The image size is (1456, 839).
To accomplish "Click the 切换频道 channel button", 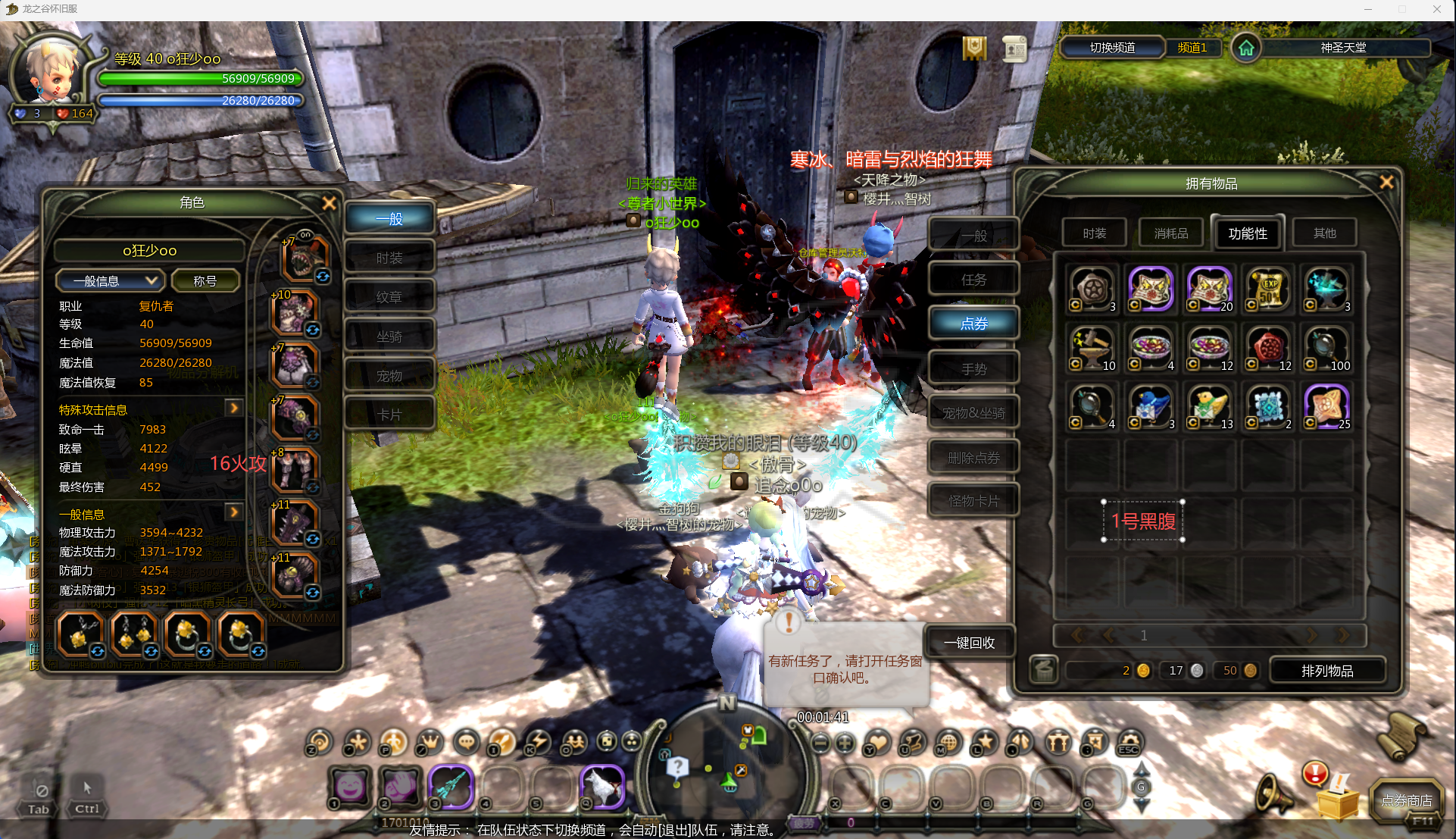I will [1111, 48].
